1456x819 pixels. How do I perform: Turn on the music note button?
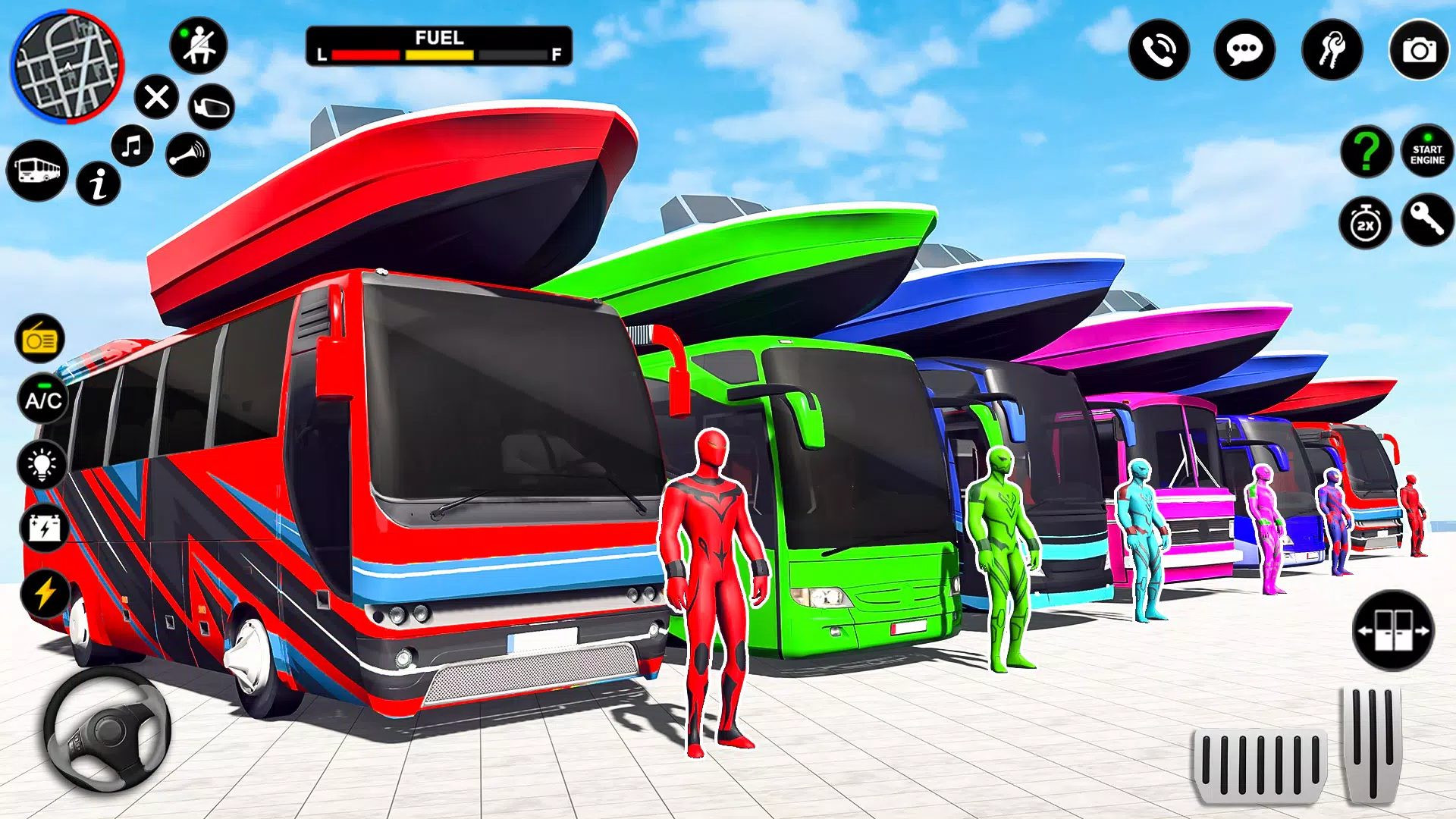point(132,146)
